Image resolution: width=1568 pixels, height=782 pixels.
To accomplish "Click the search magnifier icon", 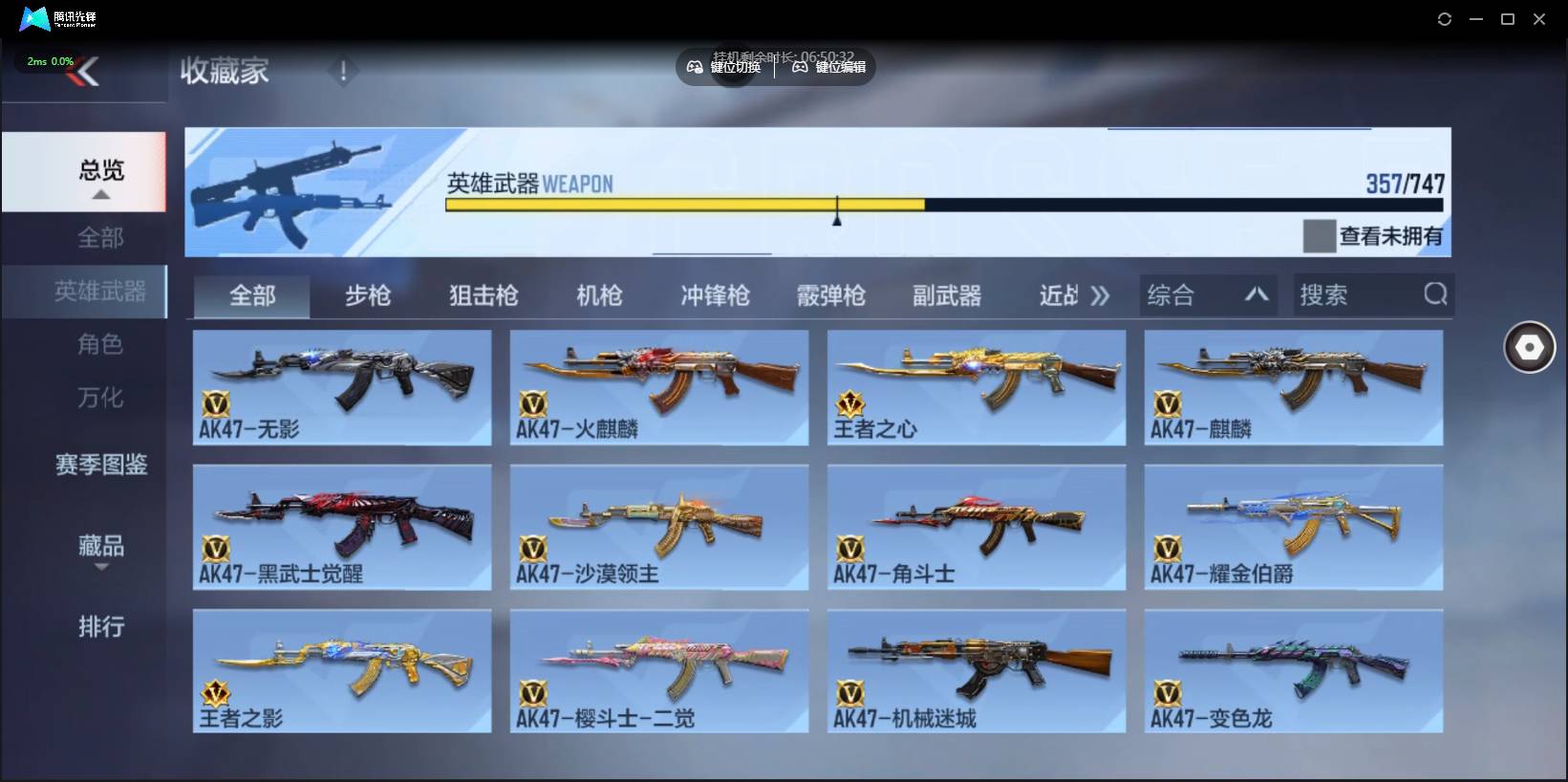I will 1436,294.
